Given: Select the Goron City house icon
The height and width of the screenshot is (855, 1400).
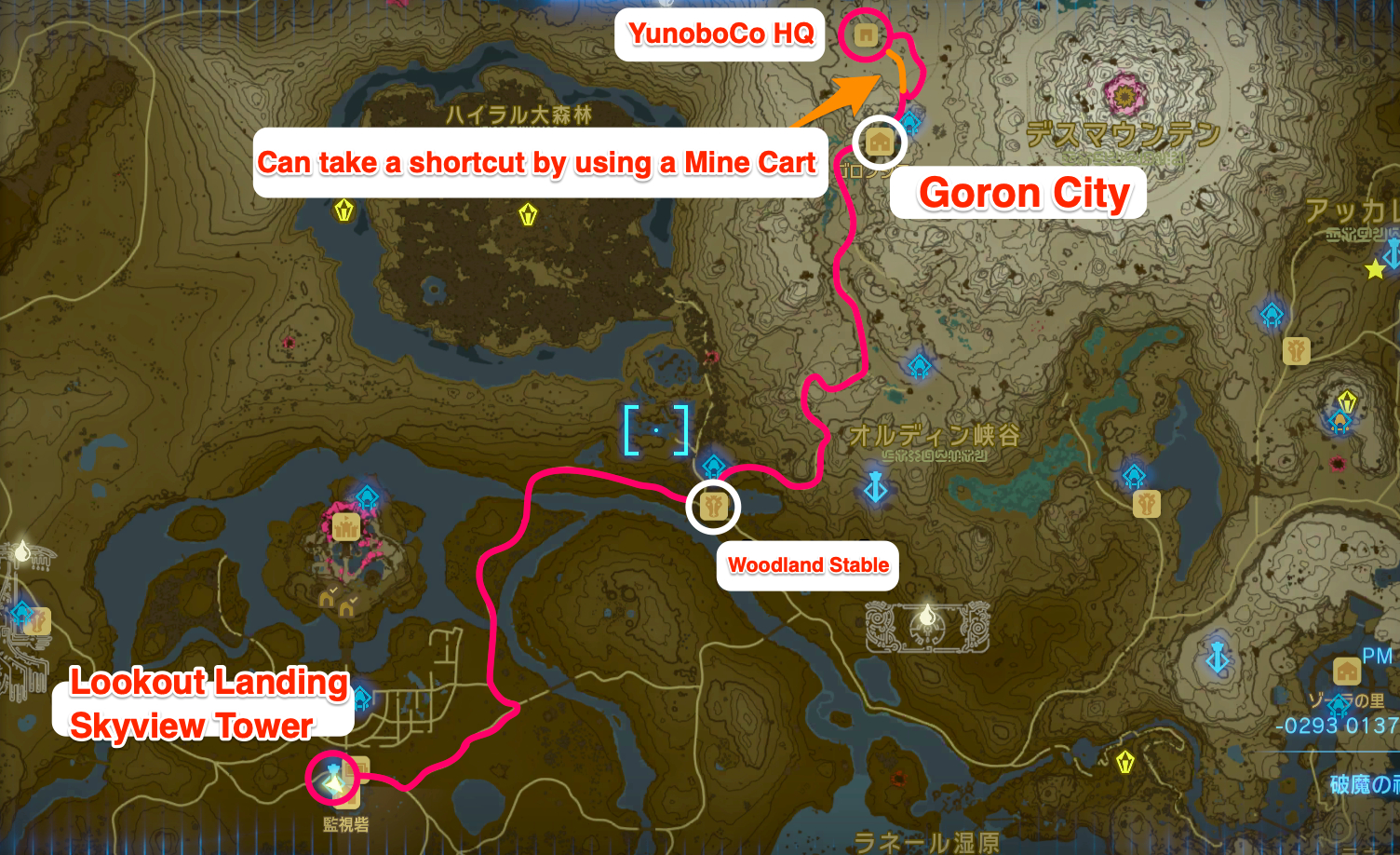Looking at the screenshot, I should [879, 142].
